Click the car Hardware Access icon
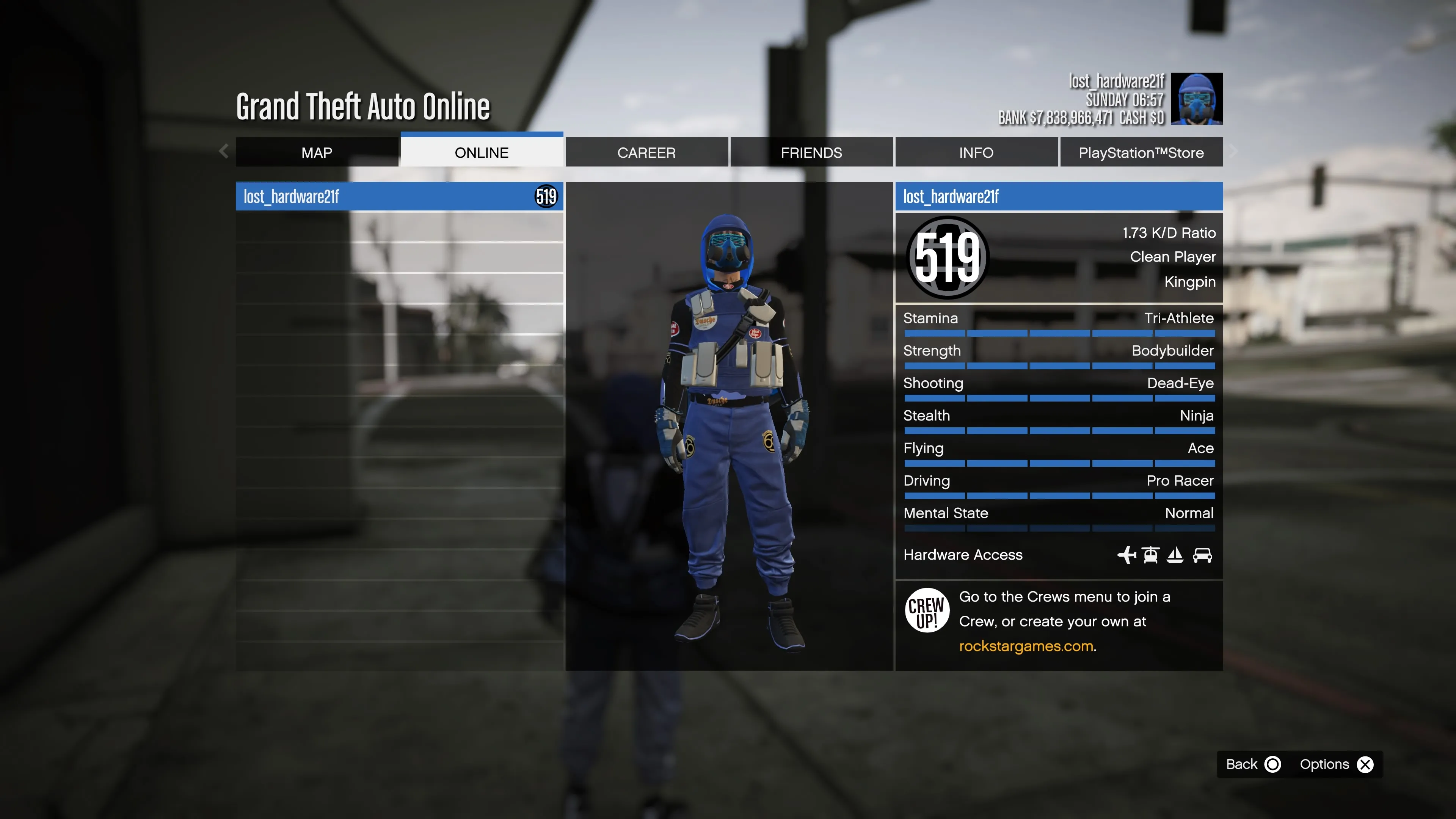The height and width of the screenshot is (819, 1456). pyautogui.click(x=1202, y=555)
